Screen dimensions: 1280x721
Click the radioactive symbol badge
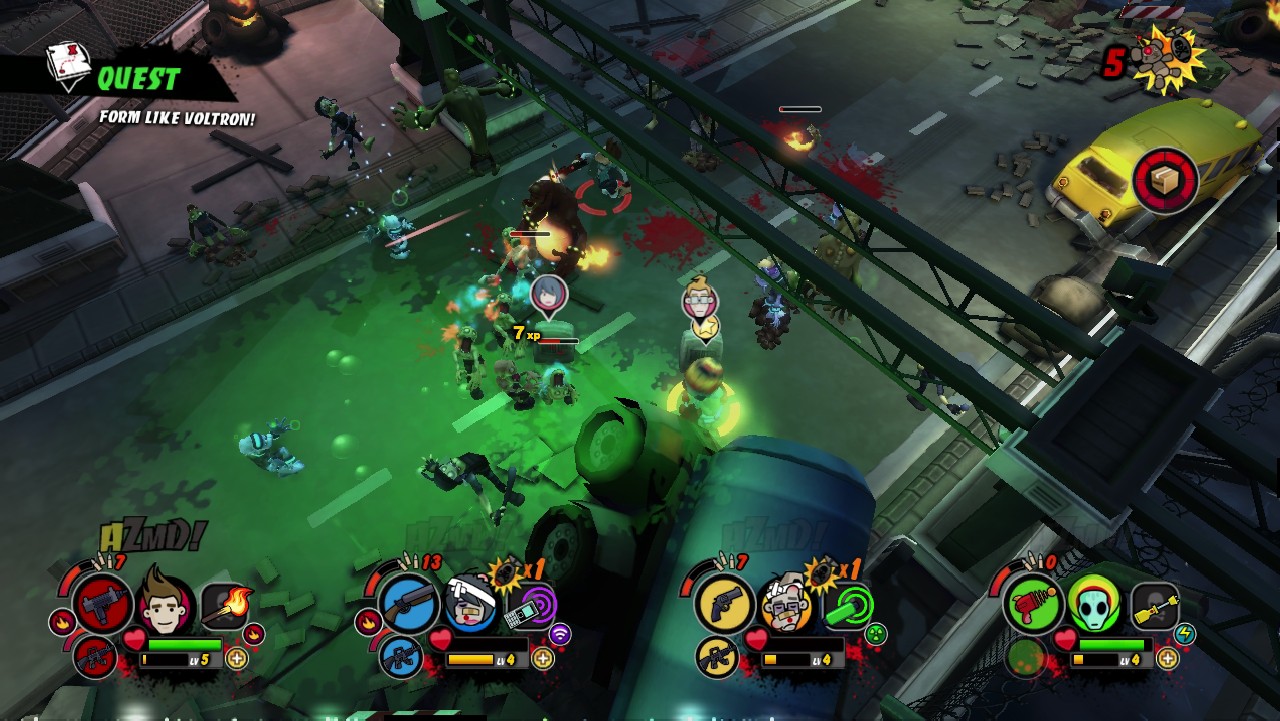876,633
